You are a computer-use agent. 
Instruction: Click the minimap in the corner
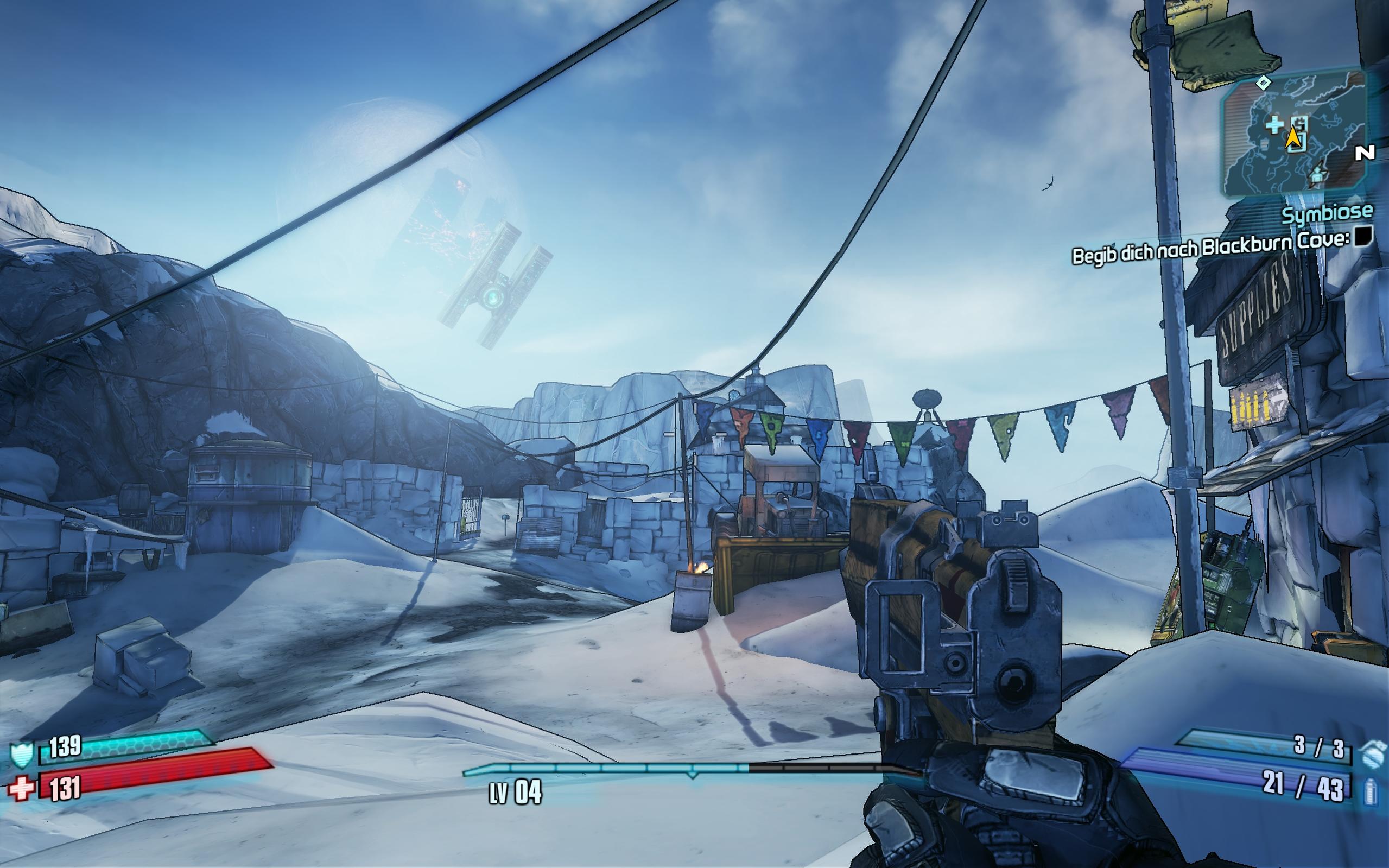(1295, 135)
